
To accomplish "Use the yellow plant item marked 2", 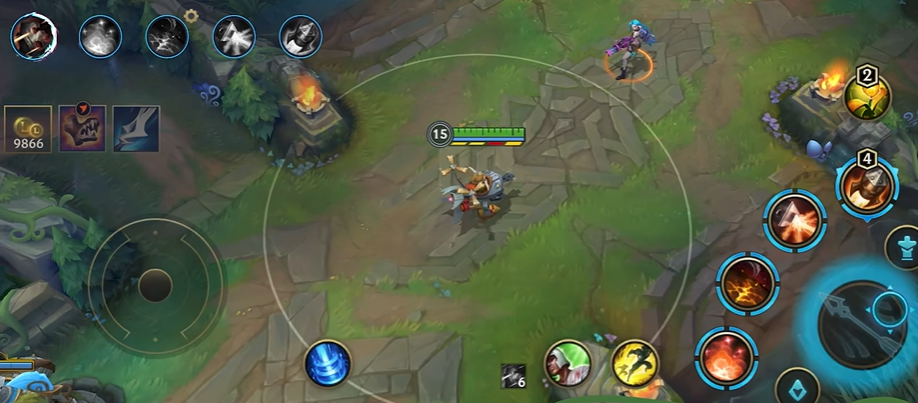I will (866, 96).
